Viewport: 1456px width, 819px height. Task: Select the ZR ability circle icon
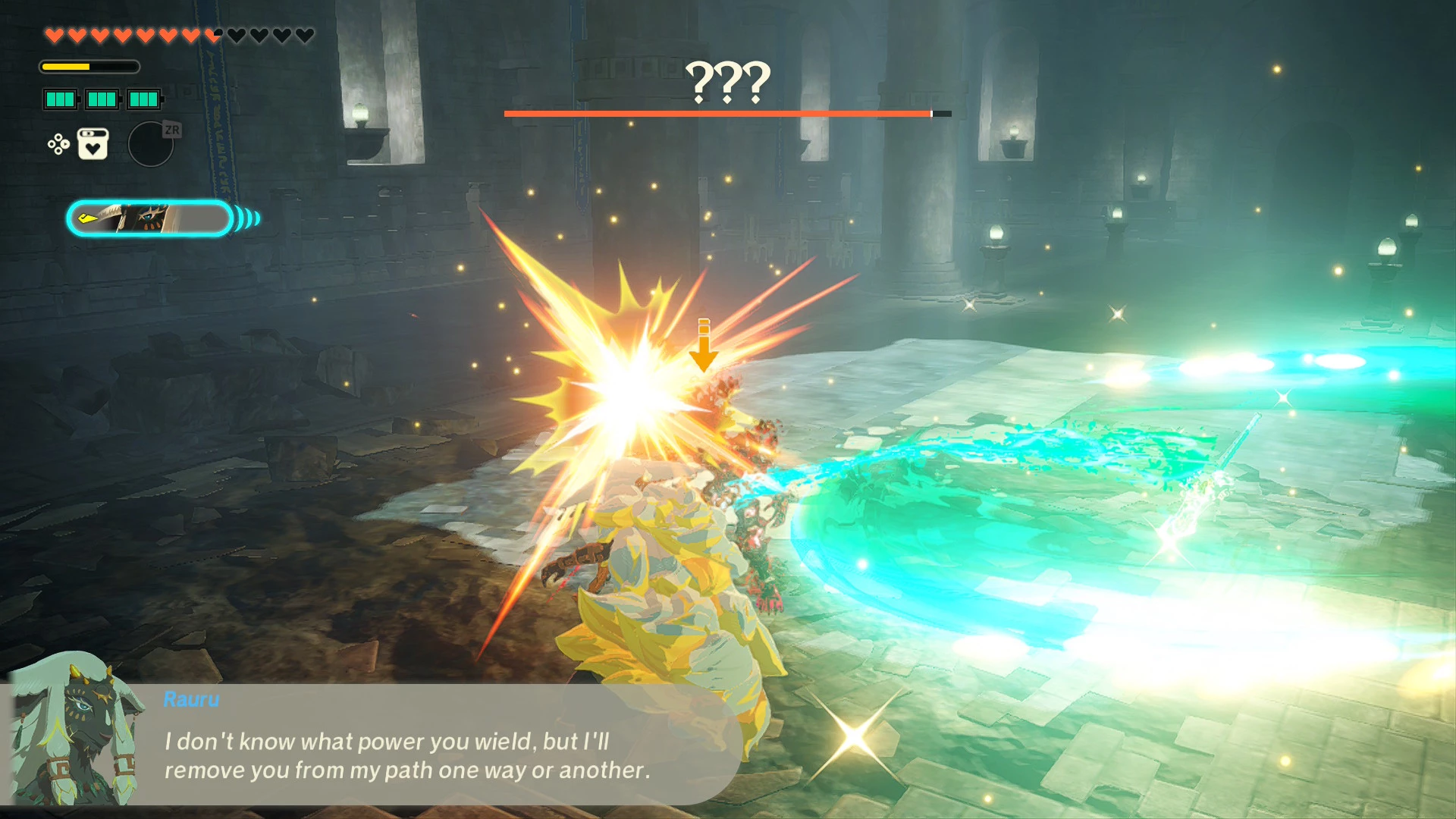(x=152, y=143)
